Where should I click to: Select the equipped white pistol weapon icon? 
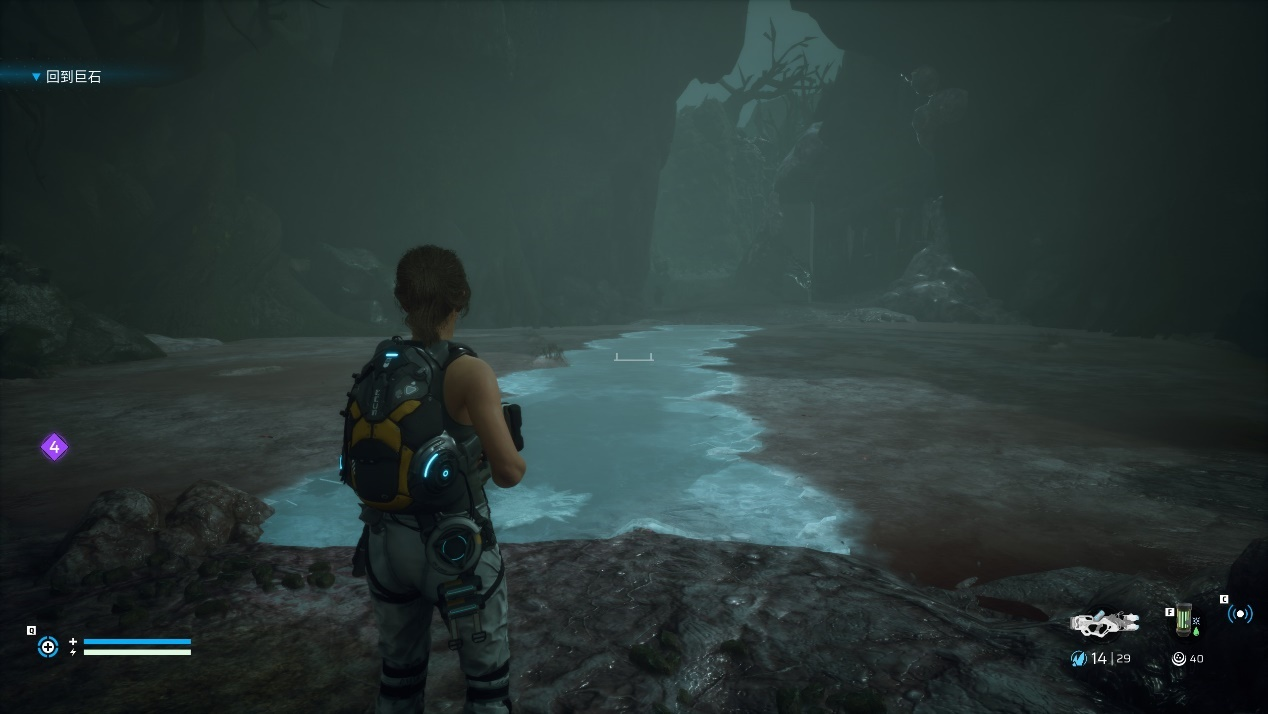[x=1104, y=622]
